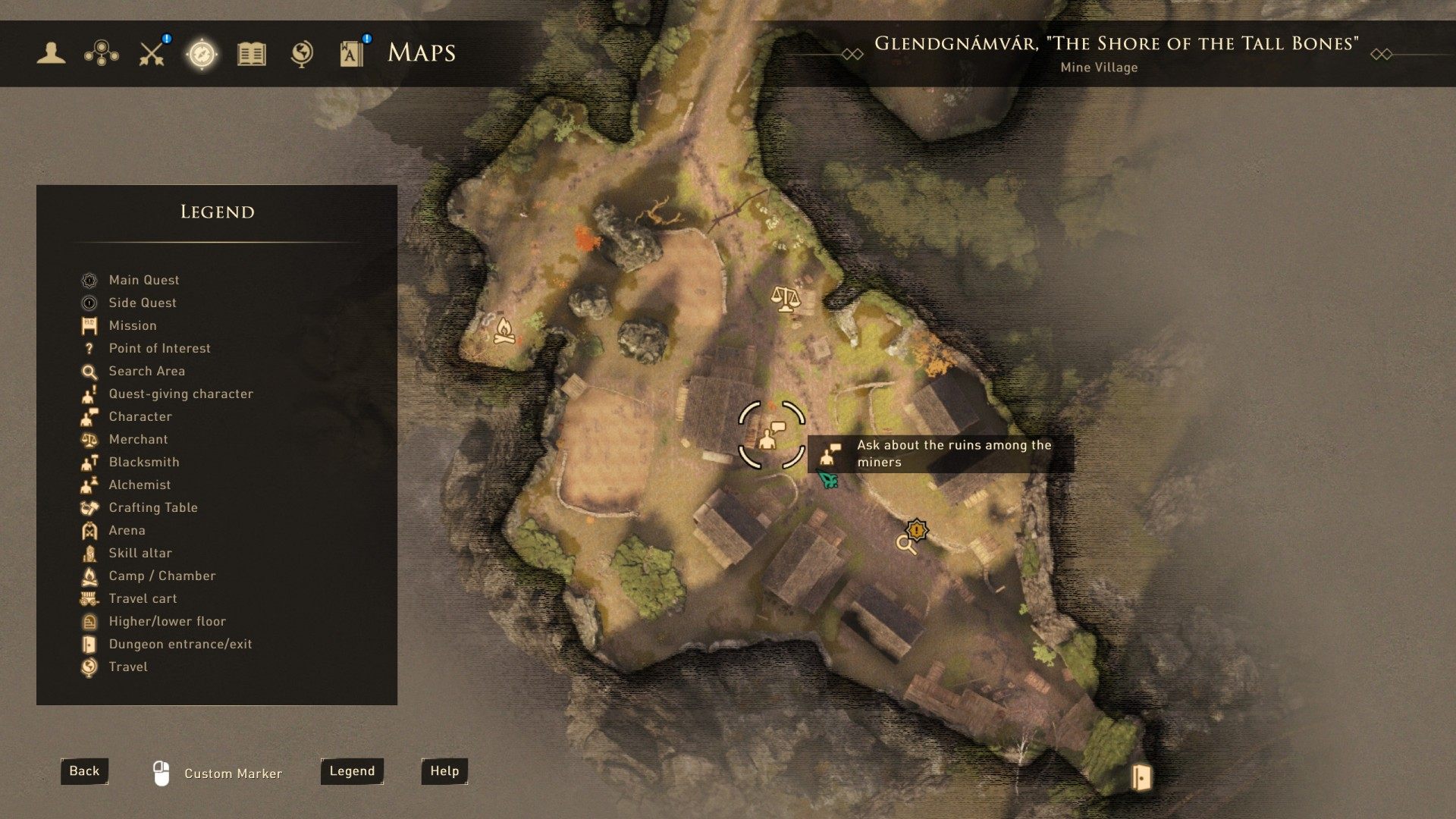
Task: Switch to the globe world tab
Action: click(x=302, y=53)
